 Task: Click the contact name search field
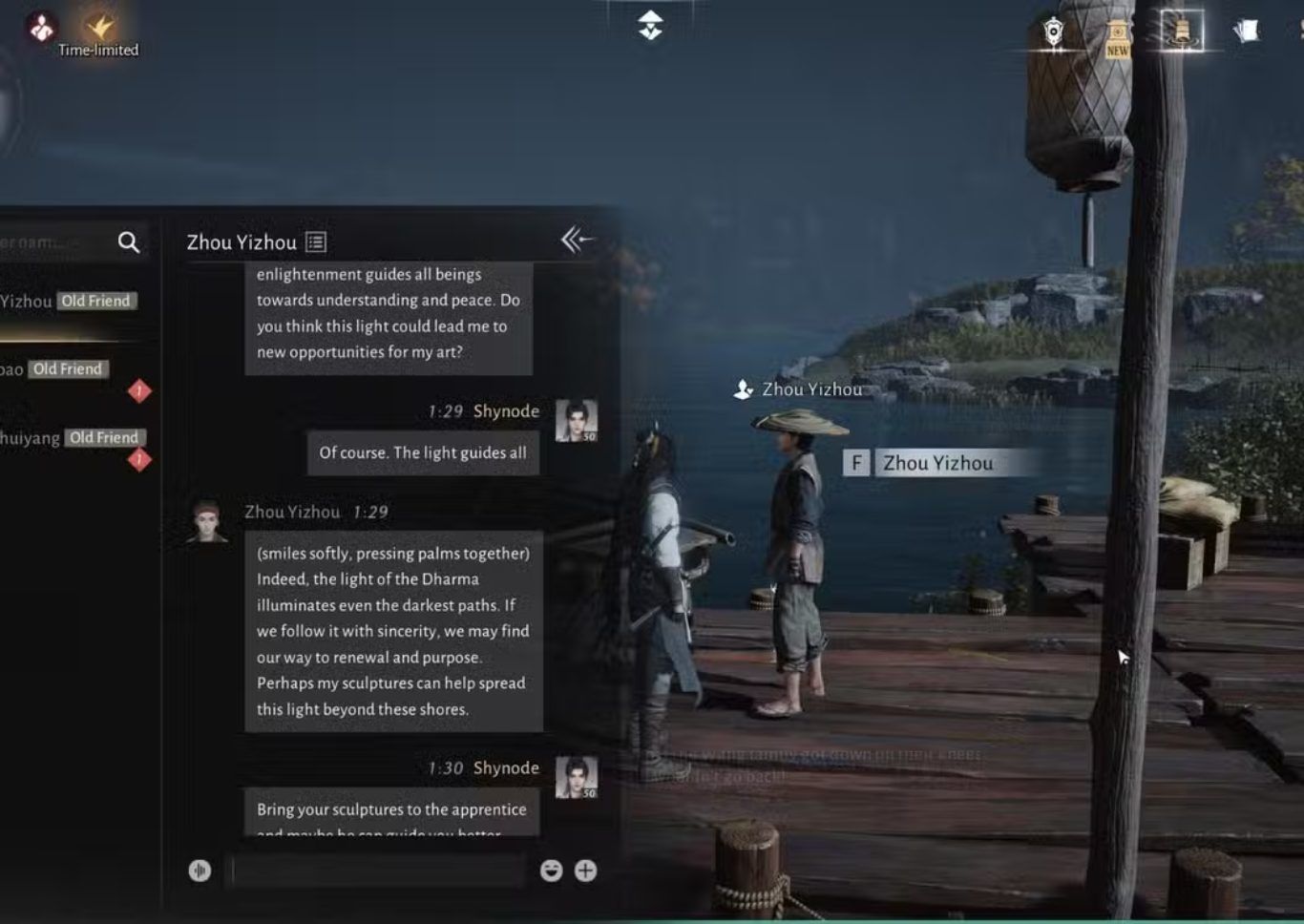pos(53,242)
